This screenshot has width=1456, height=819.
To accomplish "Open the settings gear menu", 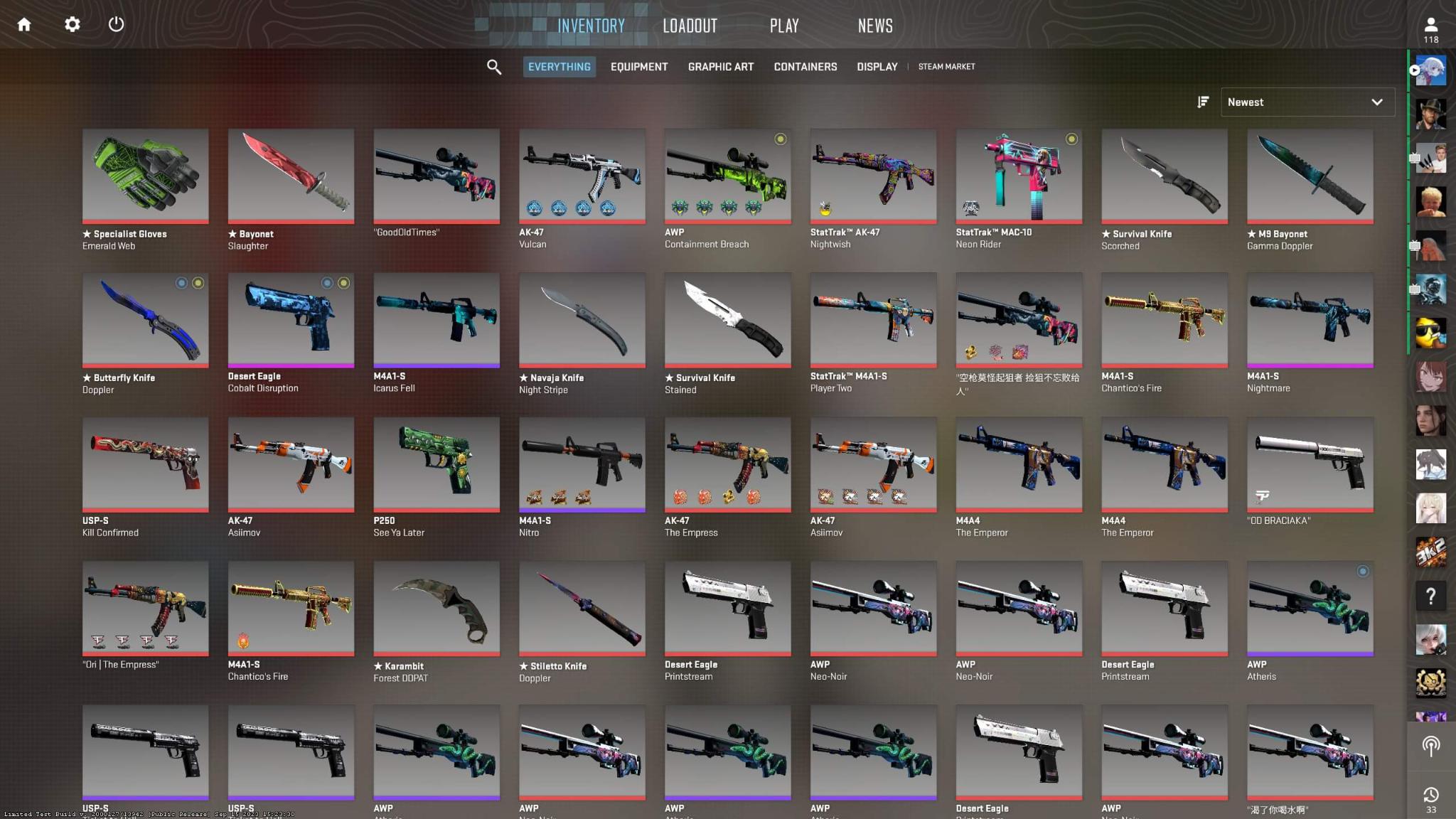I will [x=72, y=25].
